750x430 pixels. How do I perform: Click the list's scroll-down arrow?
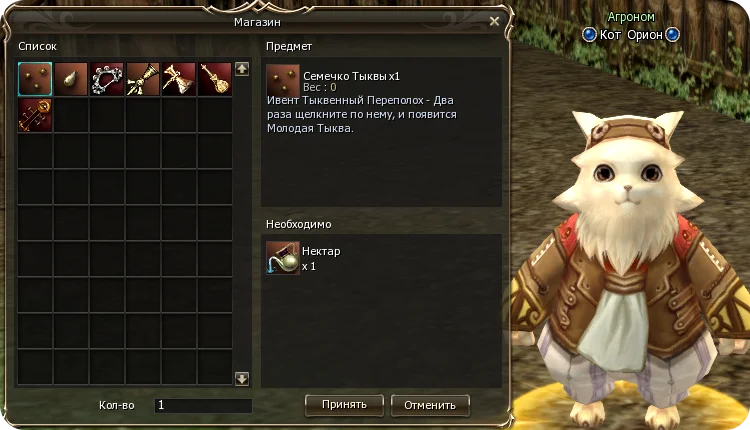(x=241, y=379)
